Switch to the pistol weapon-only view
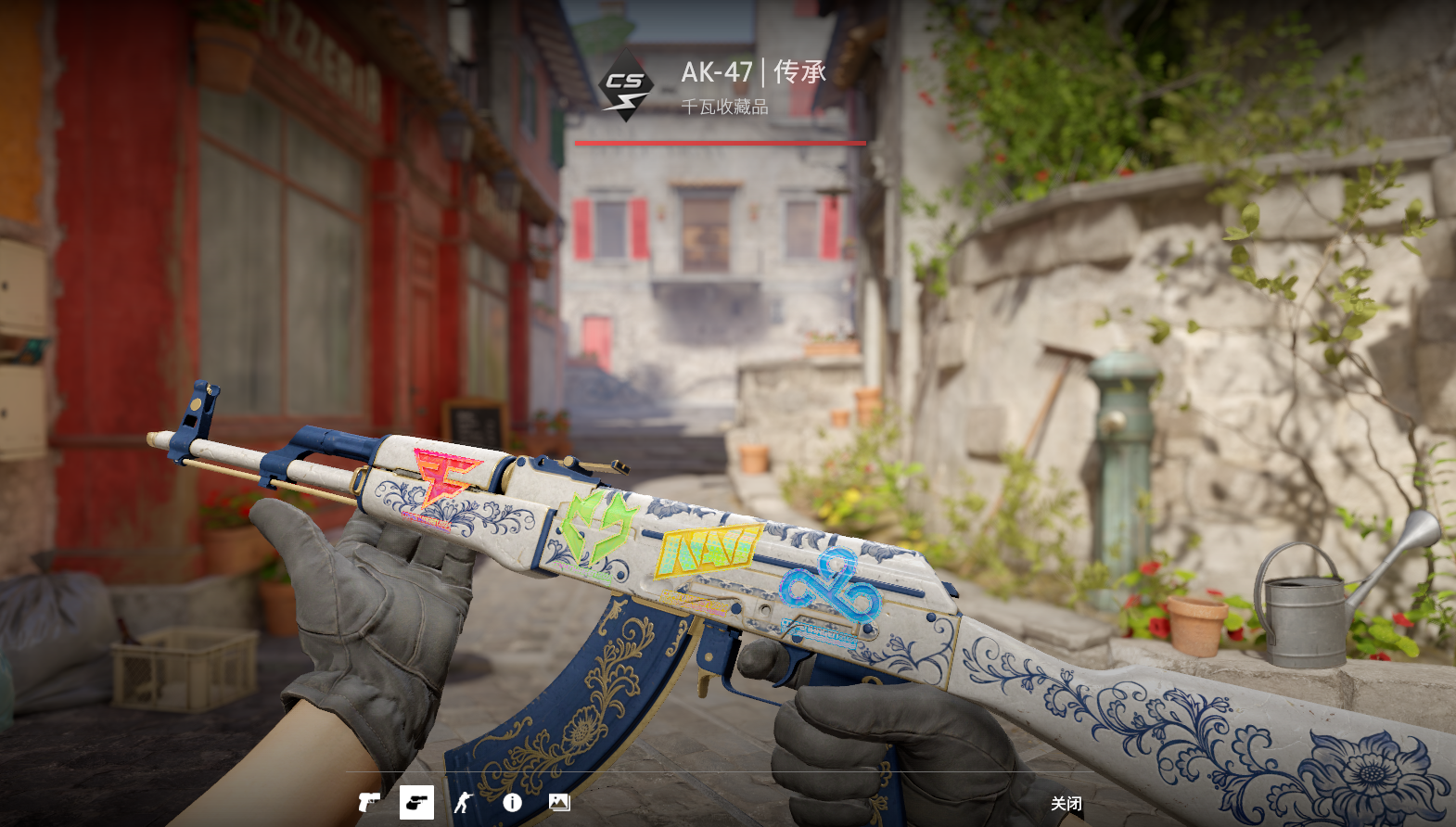 (369, 802)
